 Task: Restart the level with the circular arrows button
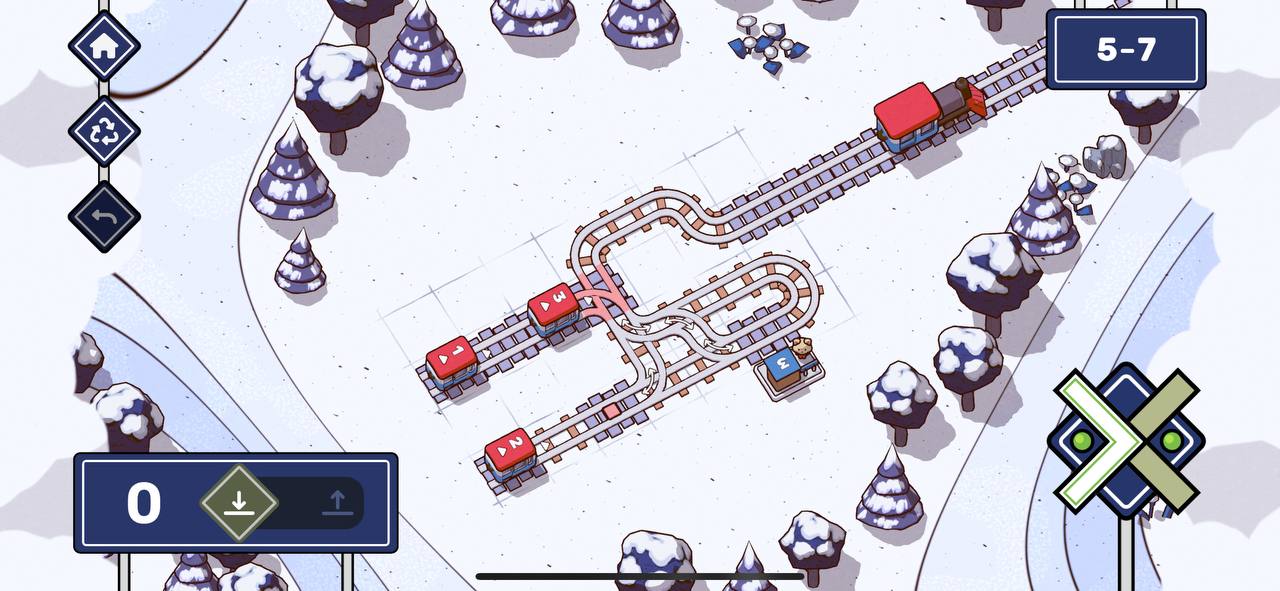pyautogui.click(x=104, y=131)
